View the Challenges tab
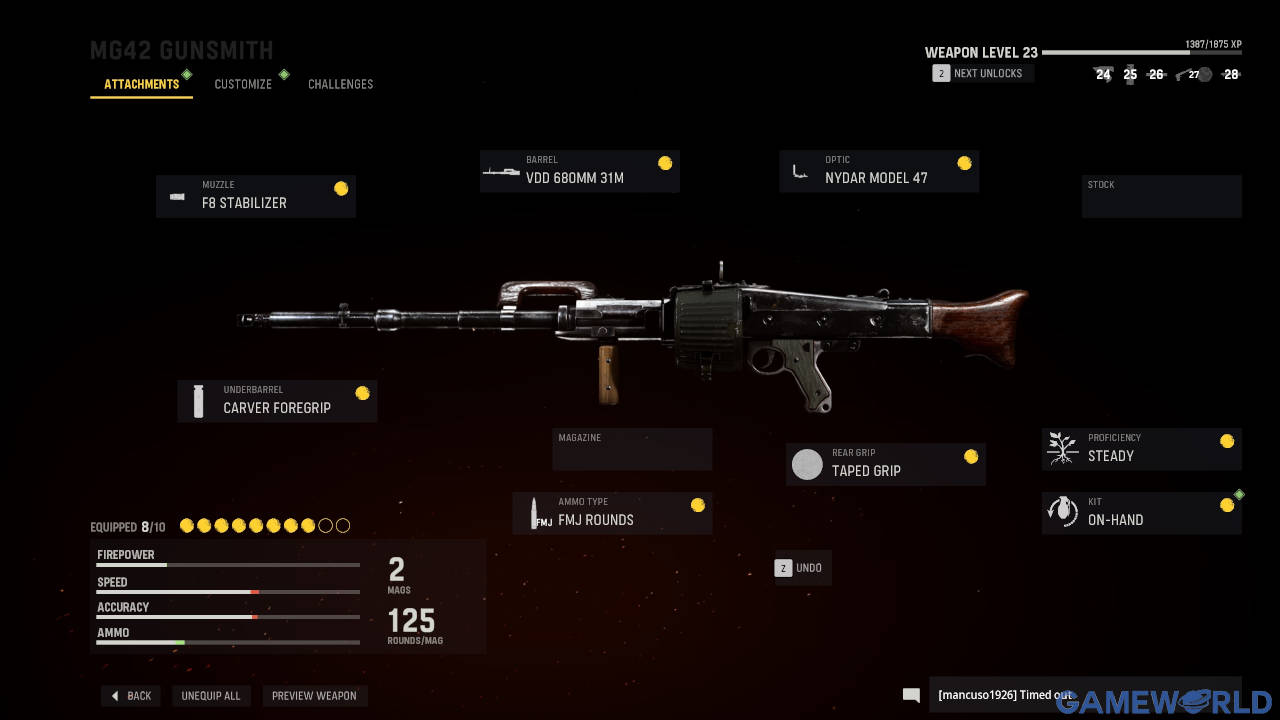Image resolution: width=1280 pixels, height=720 pixels. (340, 84)
